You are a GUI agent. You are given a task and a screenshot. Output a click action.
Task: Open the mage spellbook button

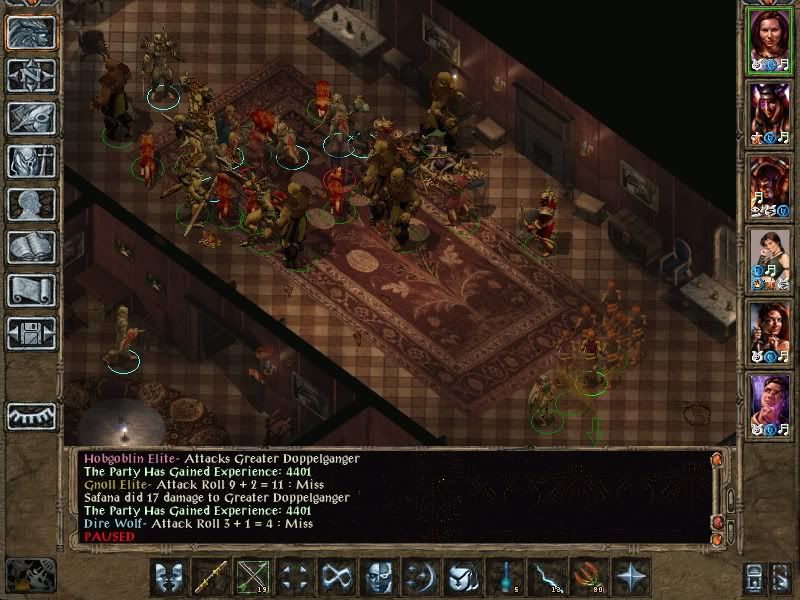[x=31, y=247]
